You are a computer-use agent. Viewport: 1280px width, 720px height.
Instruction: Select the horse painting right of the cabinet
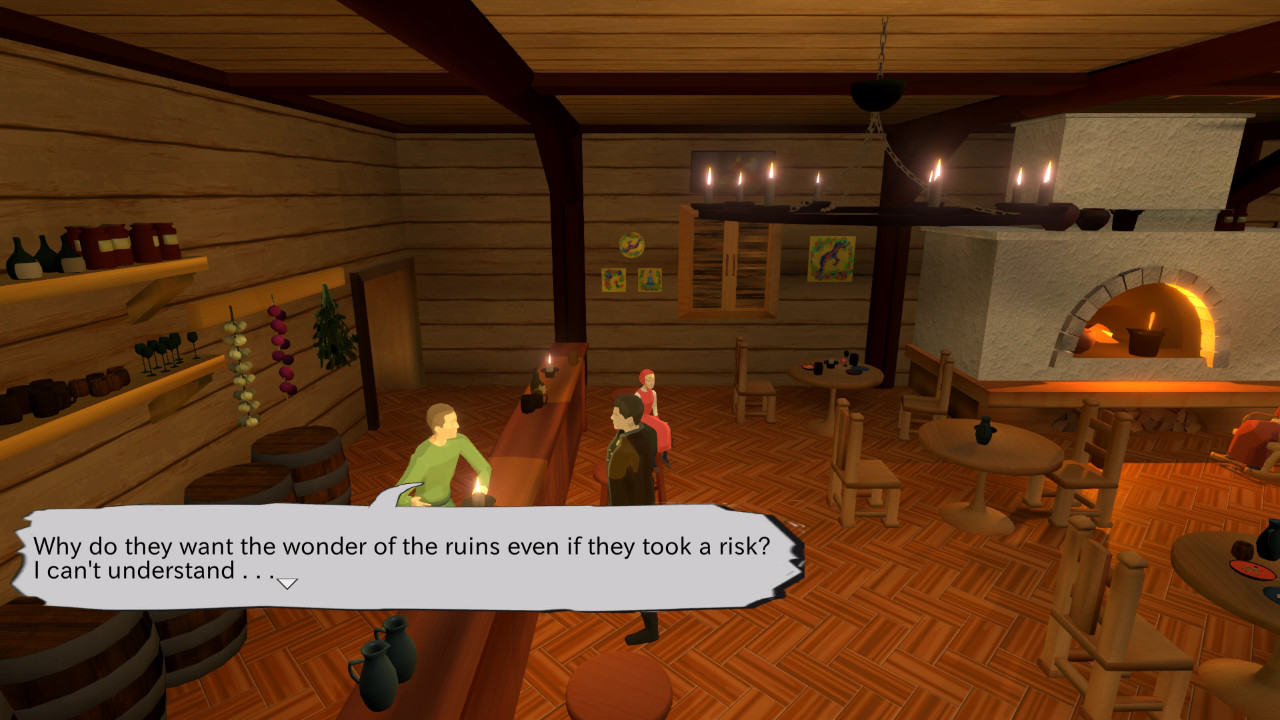point(830,258)
